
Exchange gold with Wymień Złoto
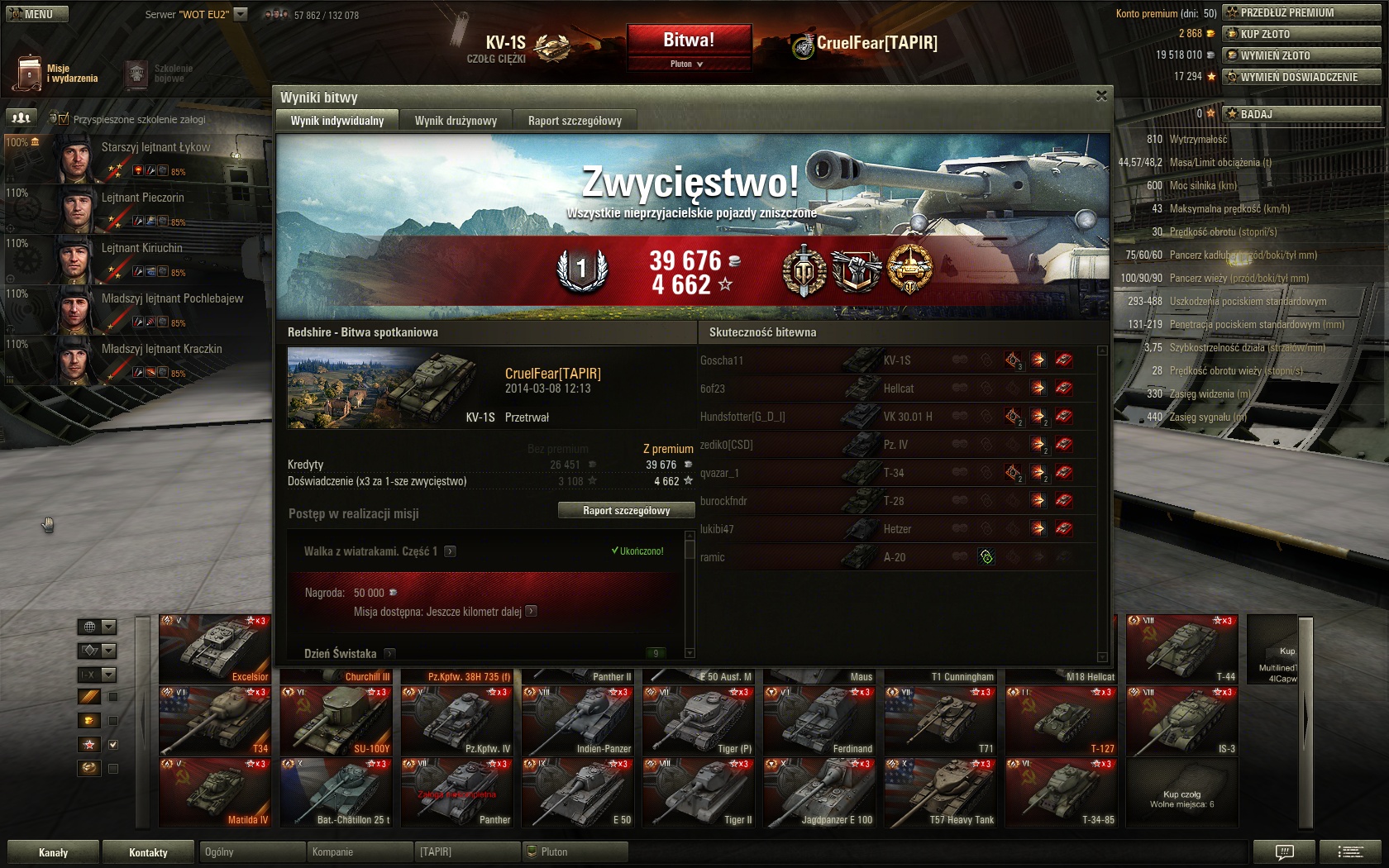coord(1301,55)
